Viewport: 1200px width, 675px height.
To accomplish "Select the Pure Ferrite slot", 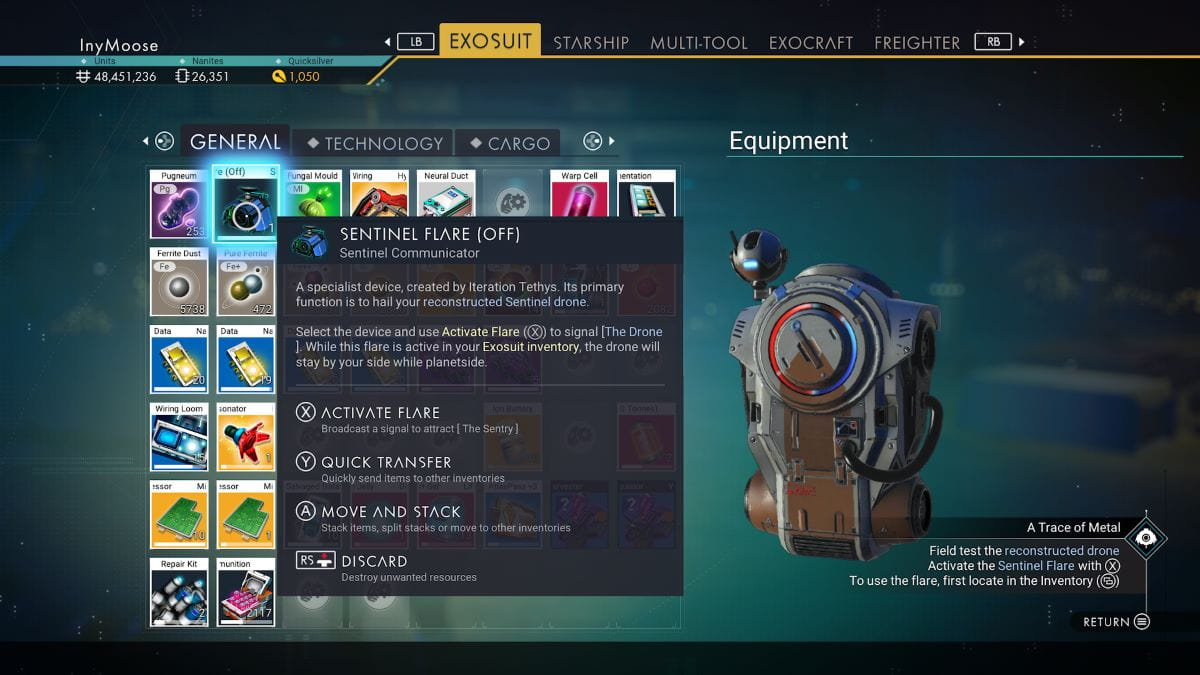I will click(x=246, y=282).
